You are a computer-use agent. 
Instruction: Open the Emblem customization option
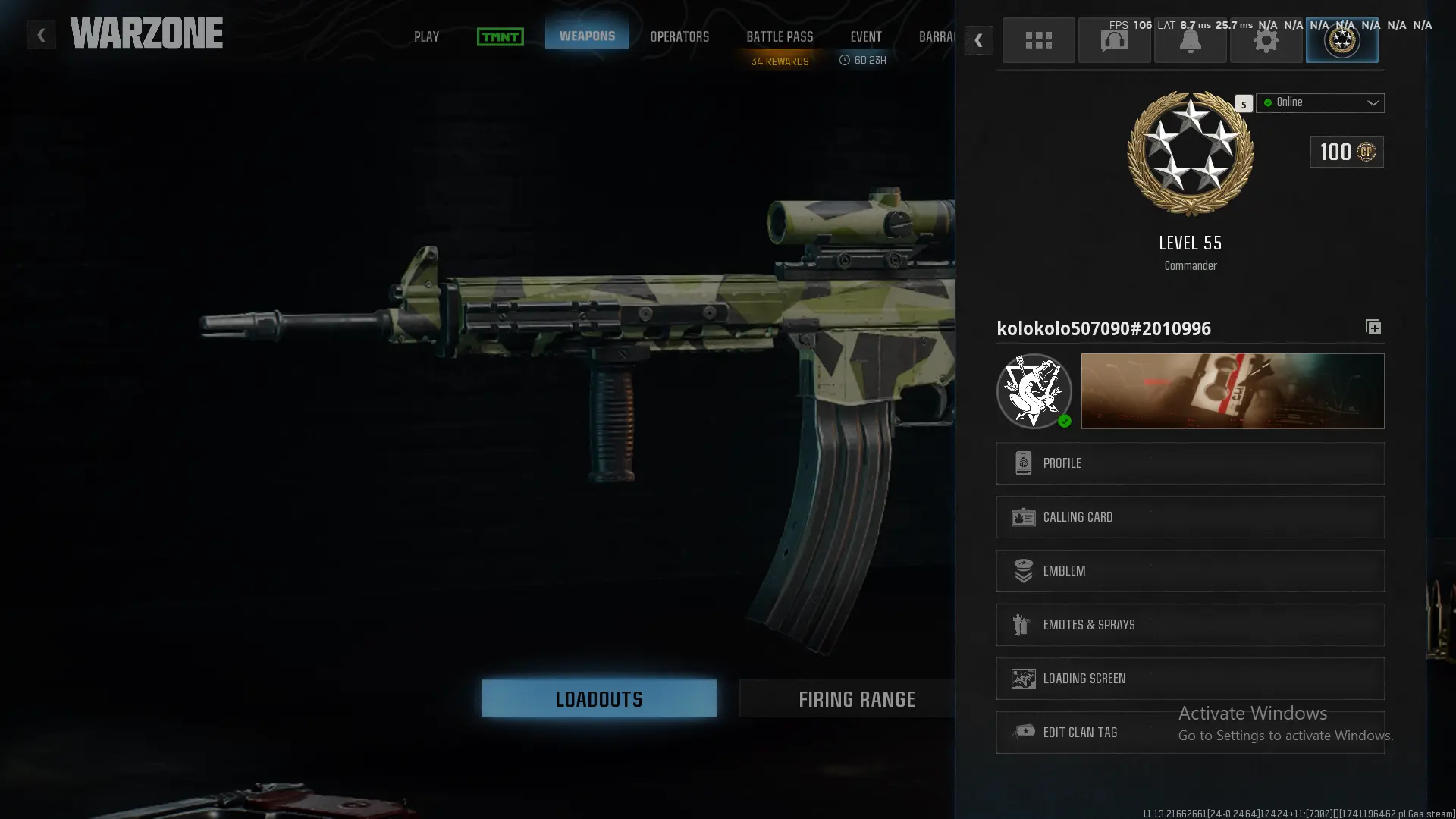[x=1189, y=570]
